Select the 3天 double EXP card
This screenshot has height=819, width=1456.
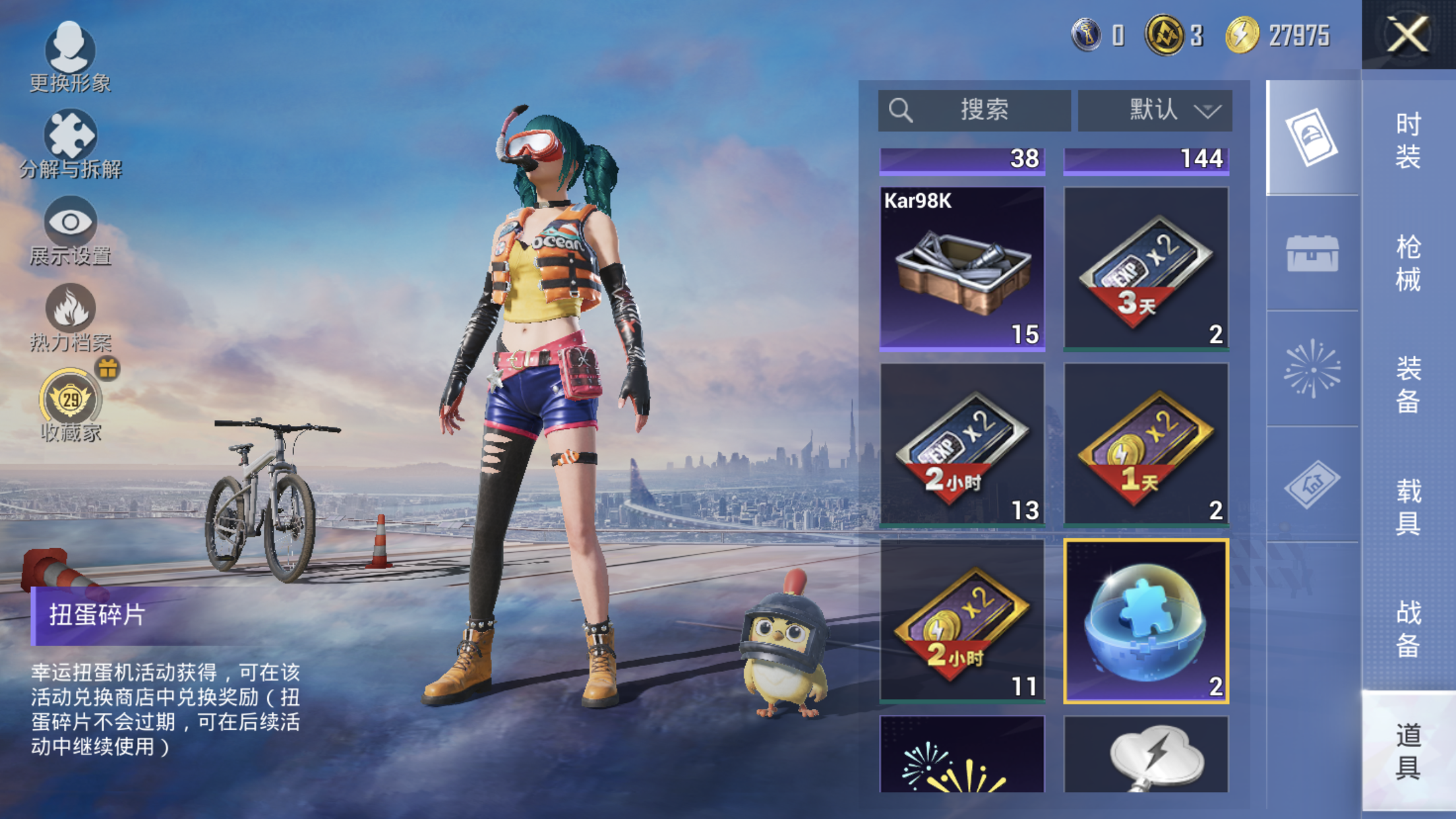1146,268
